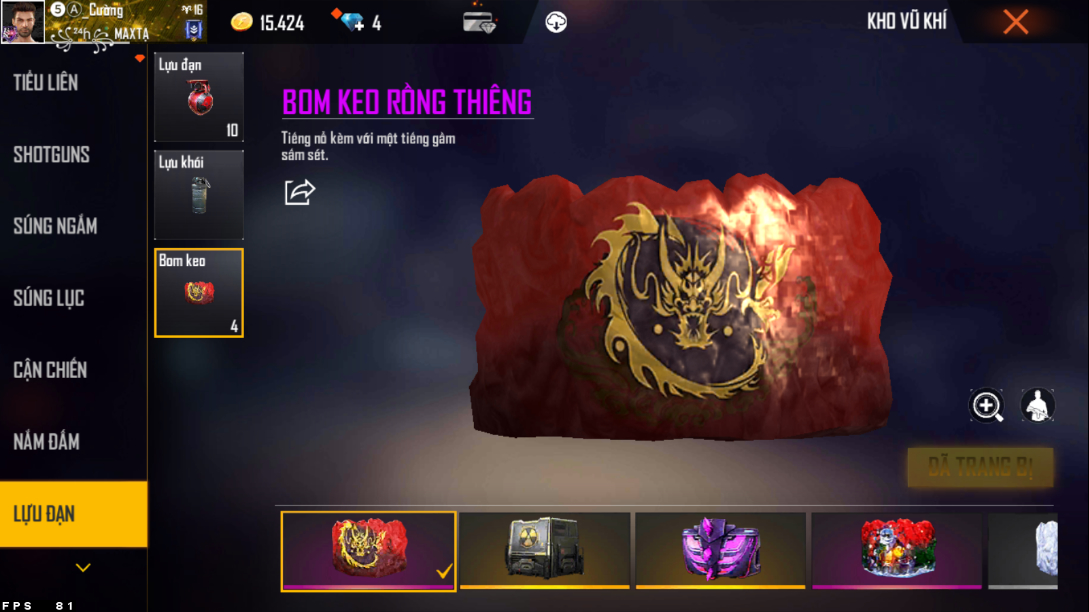Expand more categories with down arrow
The height and width of the screenshot is (612, 1089).
pos(83,568)
